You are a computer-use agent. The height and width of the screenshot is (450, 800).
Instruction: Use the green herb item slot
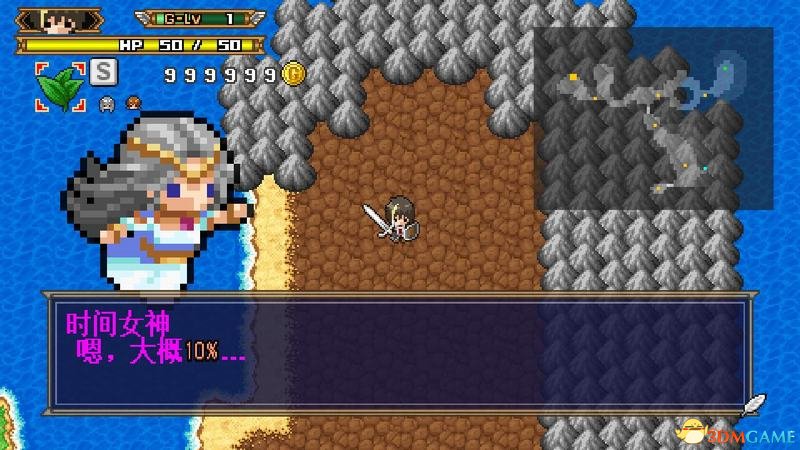(60, 85)
